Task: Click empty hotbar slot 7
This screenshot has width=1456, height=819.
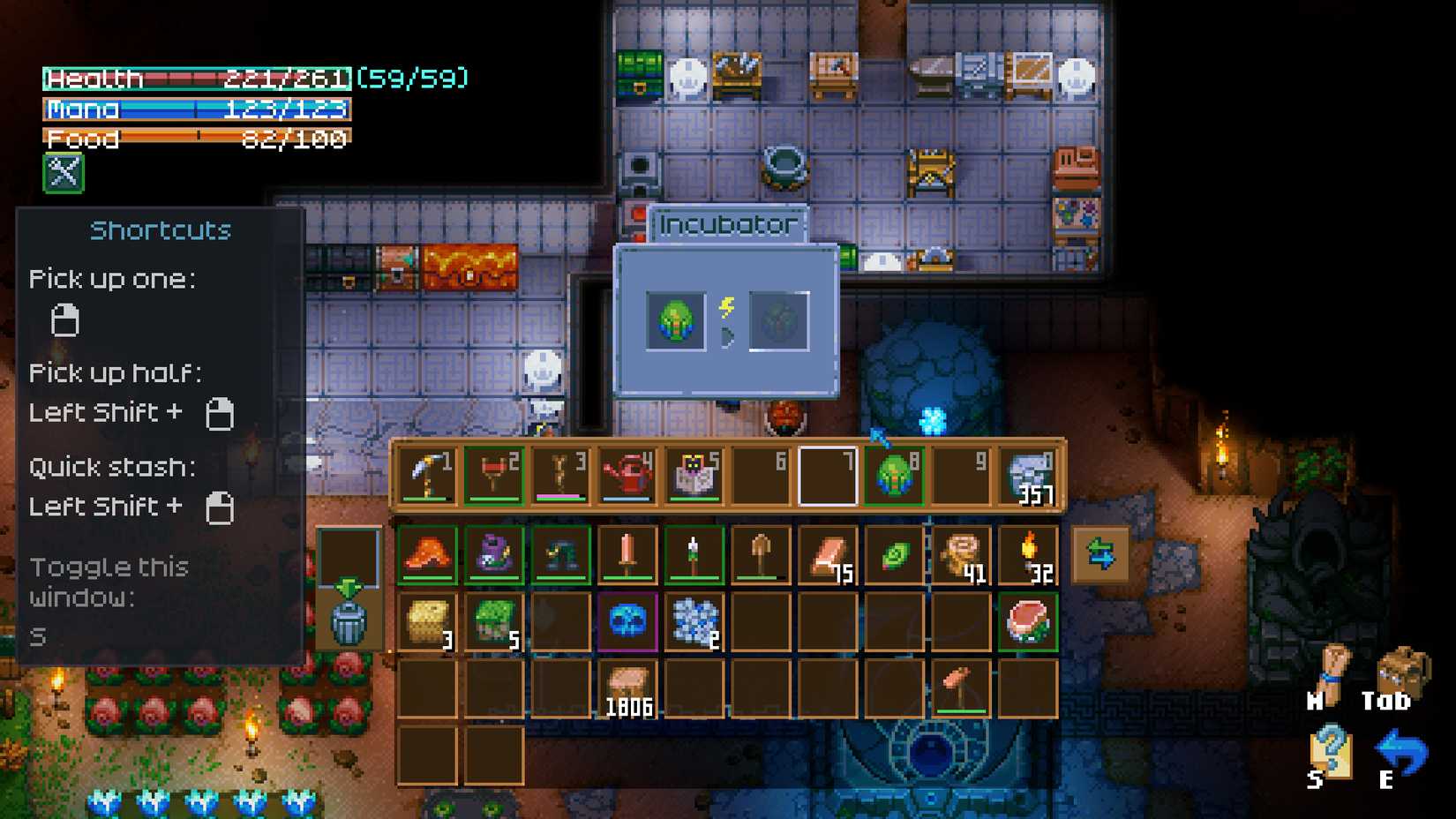Action: tap(826, 472)
